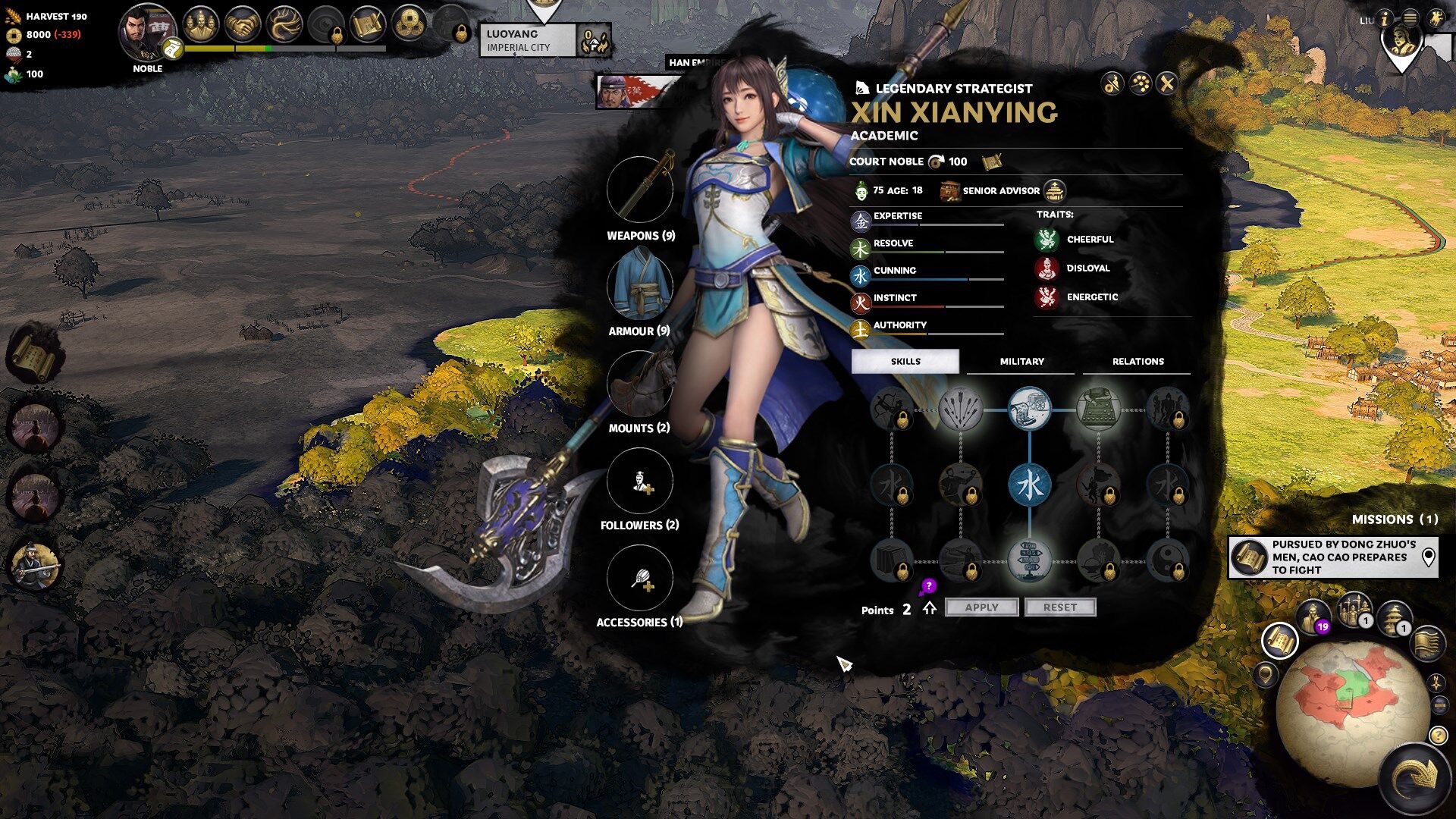
Task: Open the scroll icon on left edge
Action: [x=33, y=354]
